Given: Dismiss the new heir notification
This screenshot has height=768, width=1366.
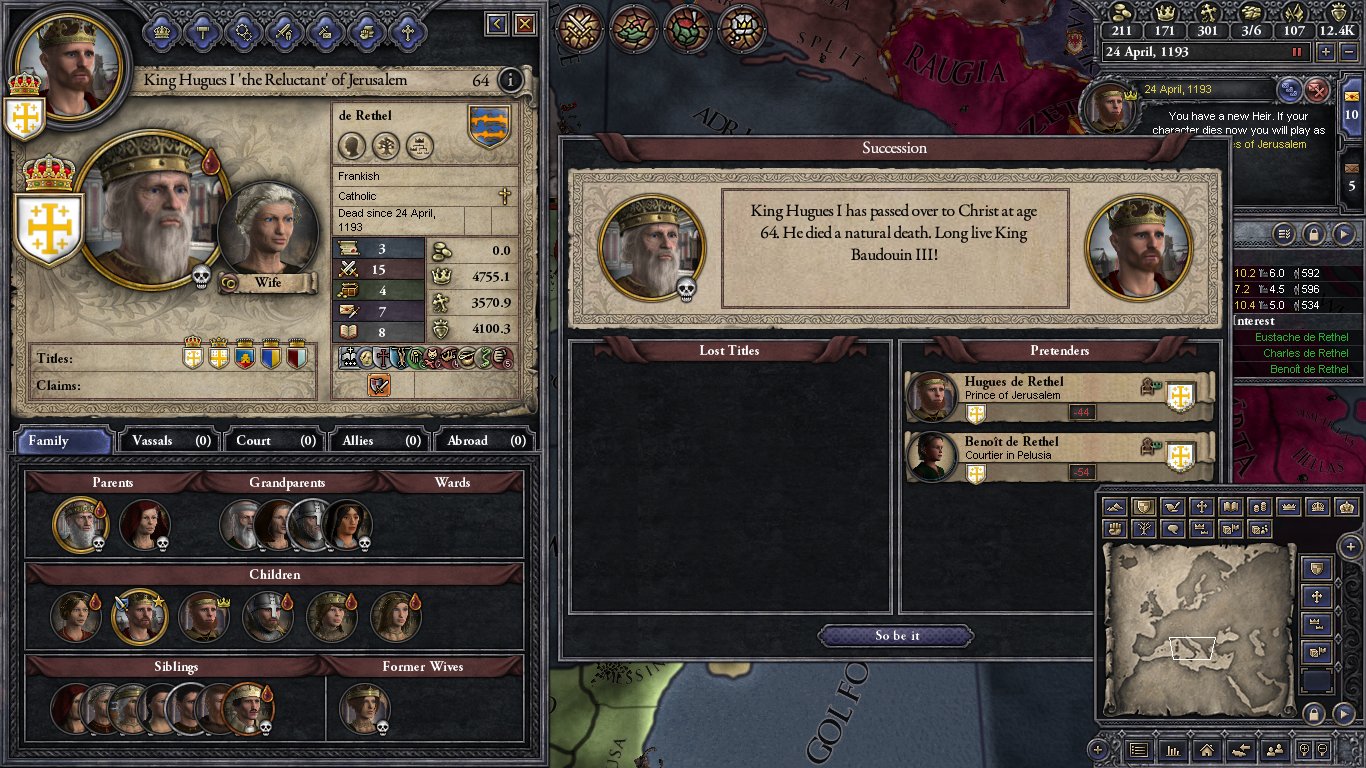Looking at the screenshot, I should 1319,90.
